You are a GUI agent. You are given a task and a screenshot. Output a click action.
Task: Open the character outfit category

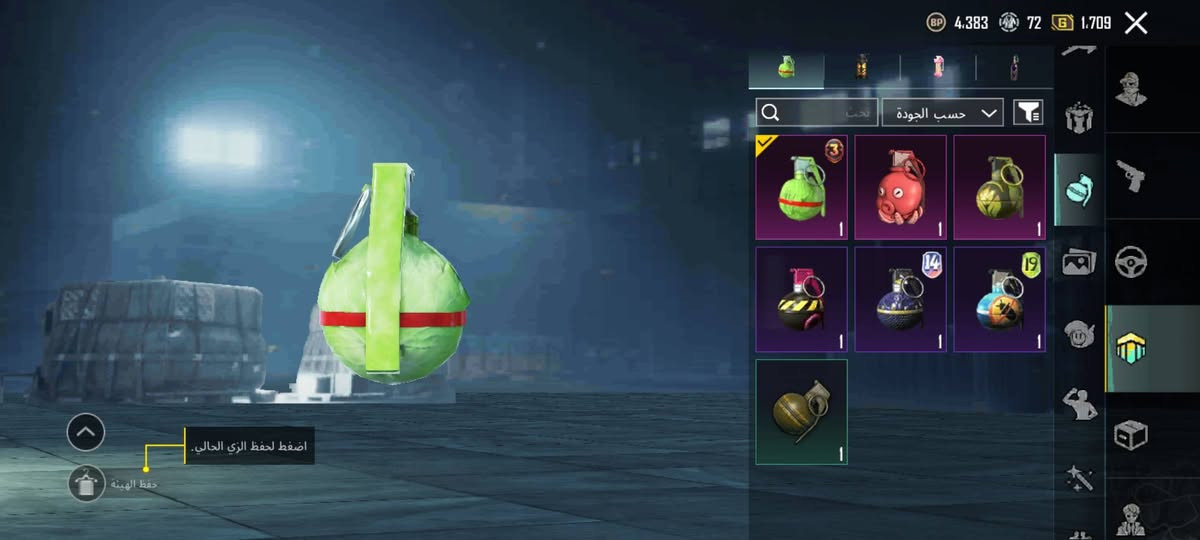1131,90
